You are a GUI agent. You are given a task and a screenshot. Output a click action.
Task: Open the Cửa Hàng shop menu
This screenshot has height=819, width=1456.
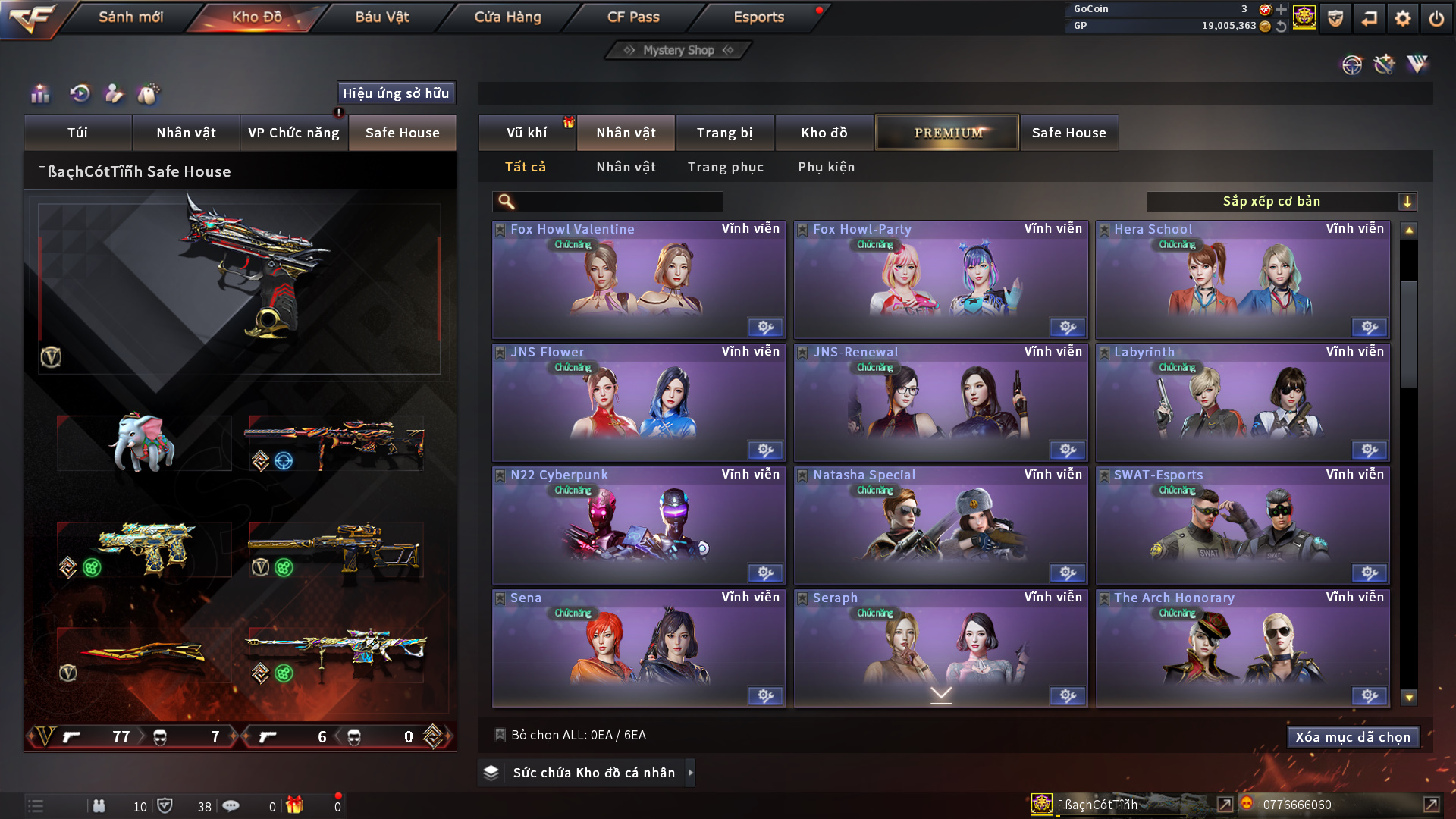pos(507,17)
